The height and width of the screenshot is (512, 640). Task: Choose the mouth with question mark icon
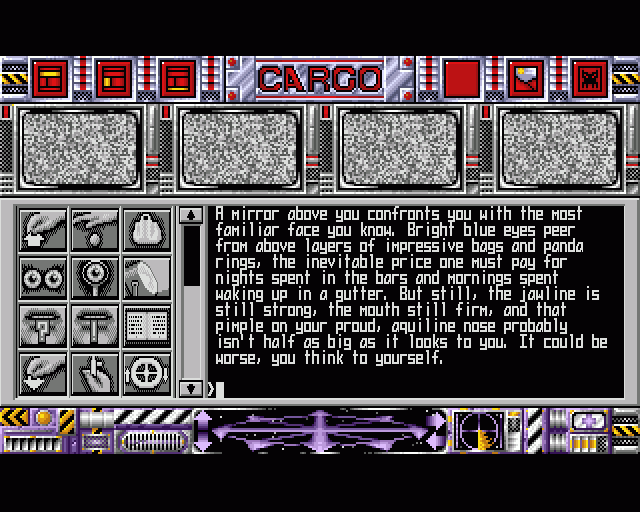[43, 326]
